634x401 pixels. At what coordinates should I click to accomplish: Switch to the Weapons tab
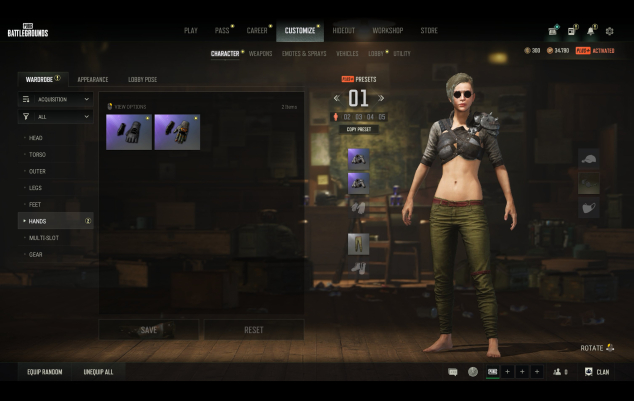pyautogui.click(x=260, y=53)
